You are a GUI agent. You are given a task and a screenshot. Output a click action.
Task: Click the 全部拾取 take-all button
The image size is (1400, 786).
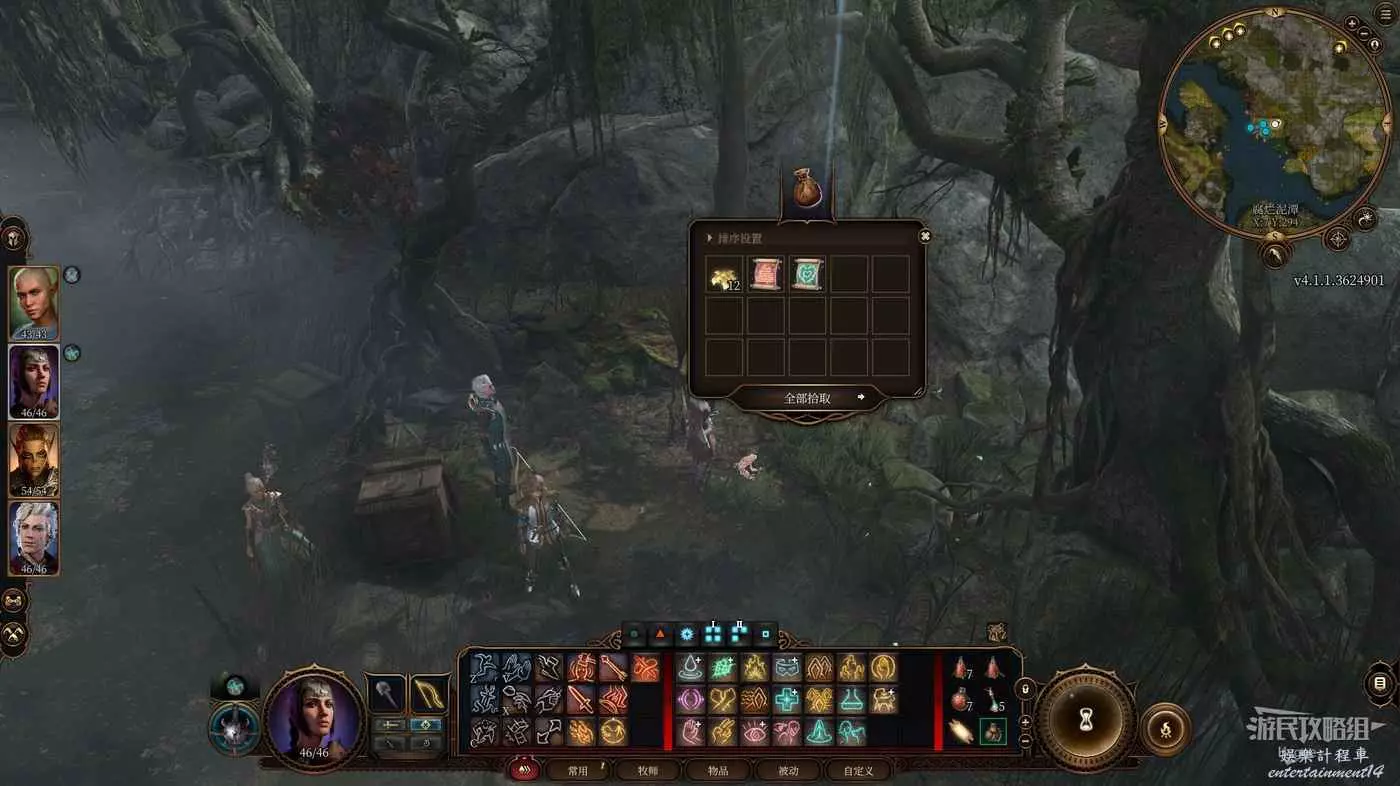point(808,398)
